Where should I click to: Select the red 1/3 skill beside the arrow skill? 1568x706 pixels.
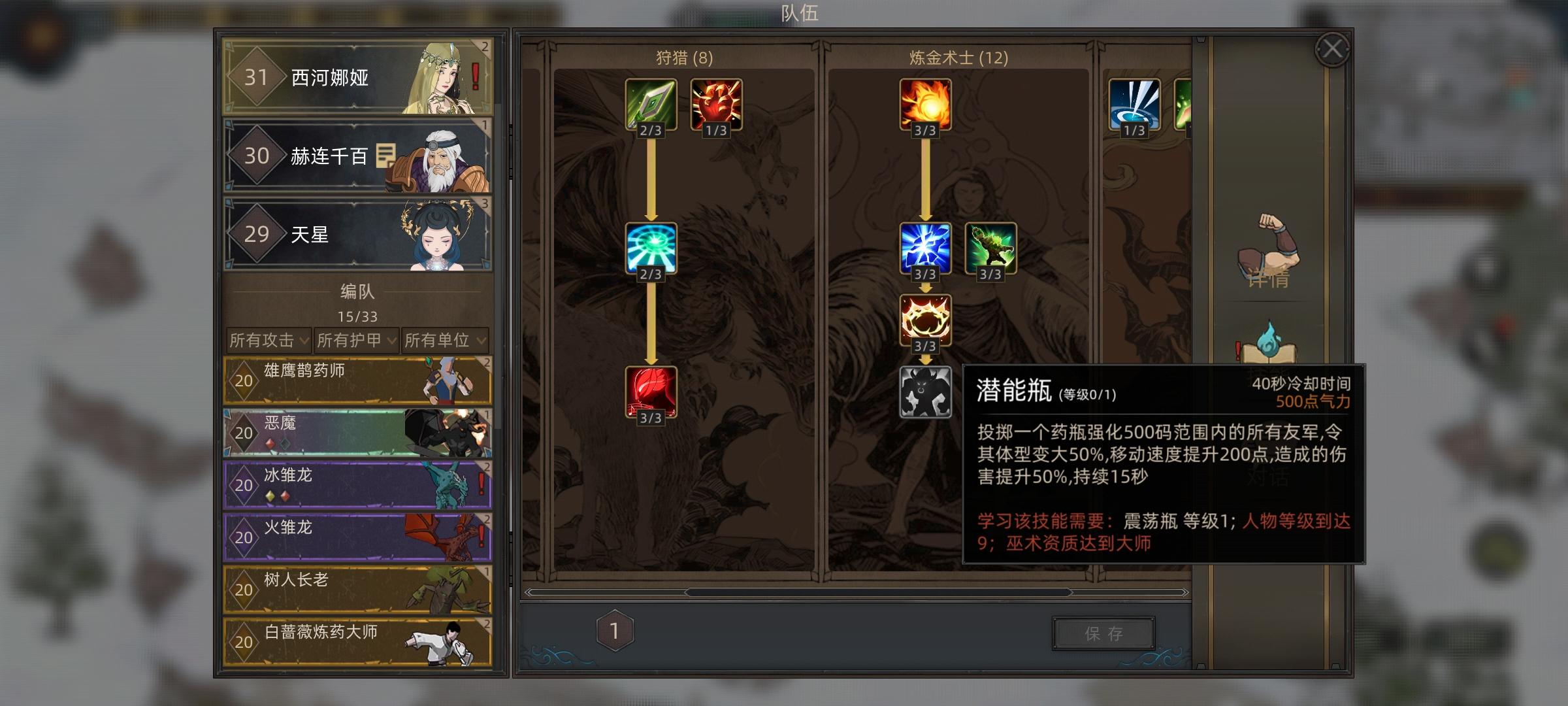point(716,105)
